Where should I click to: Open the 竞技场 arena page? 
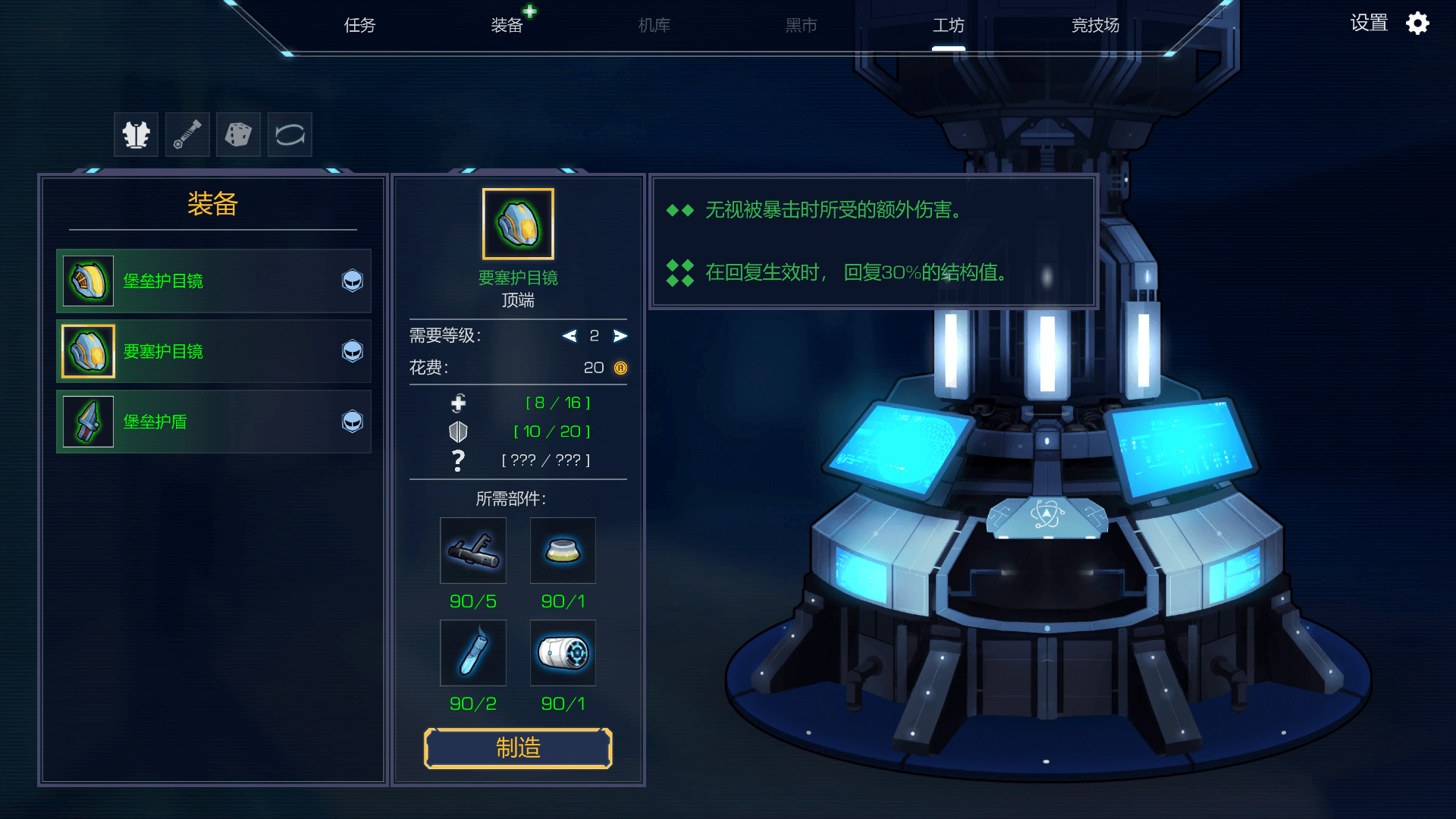1094,24
